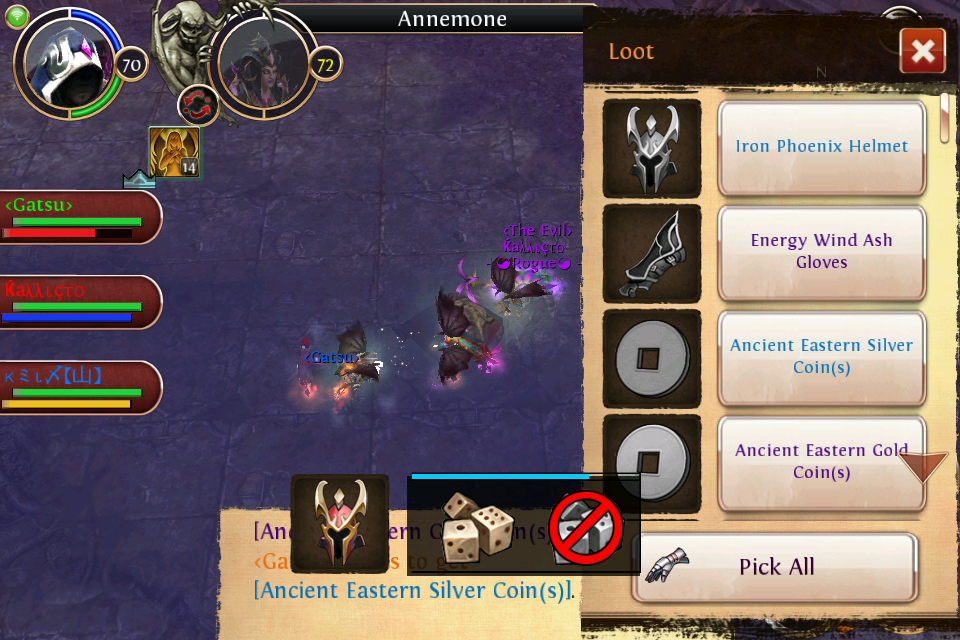Screen dimensions: 960x640
Task: Click the Pick All button
Action: (x=776, y=567)
